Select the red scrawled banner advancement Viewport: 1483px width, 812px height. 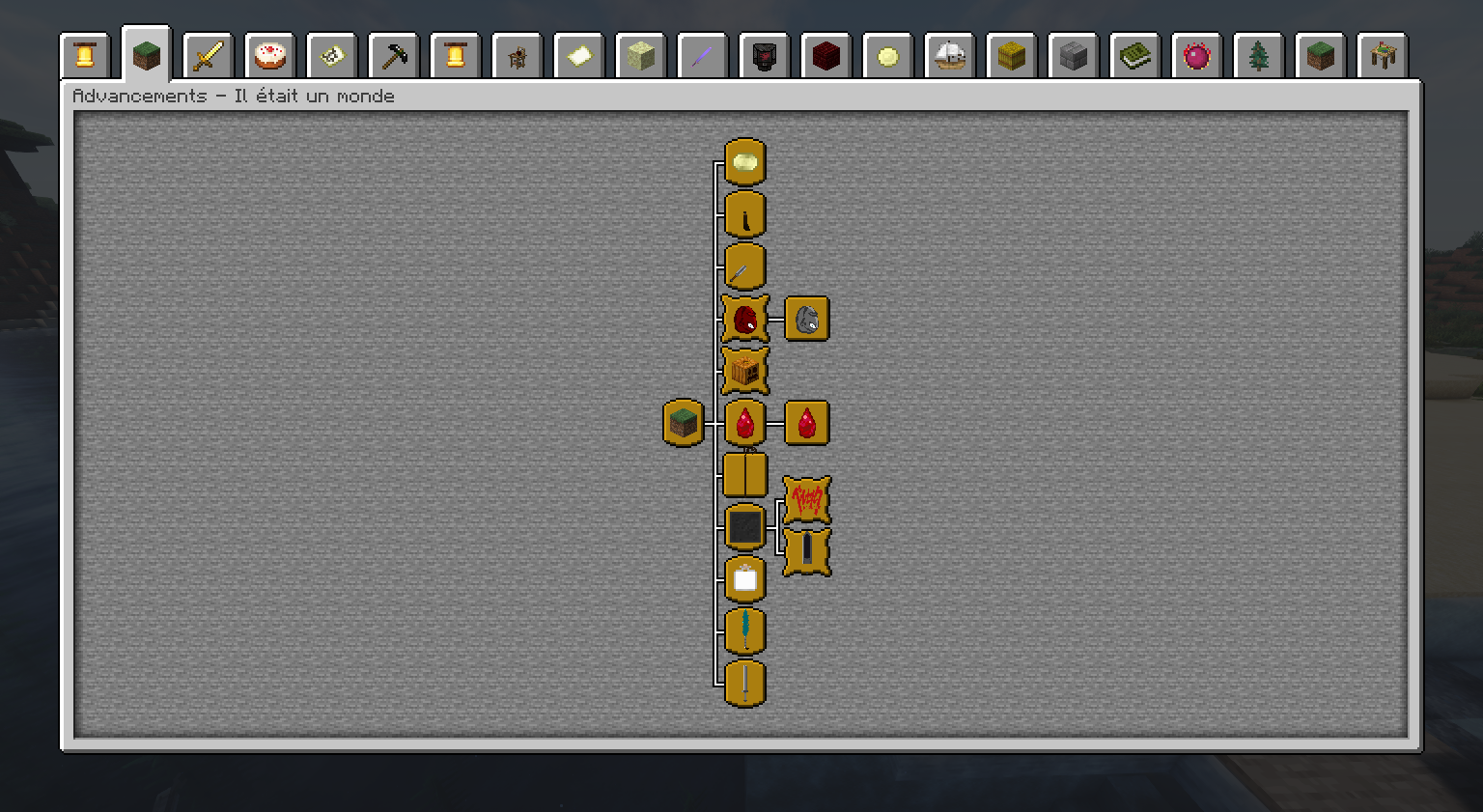pyautogui.click(x=806, y=501)
